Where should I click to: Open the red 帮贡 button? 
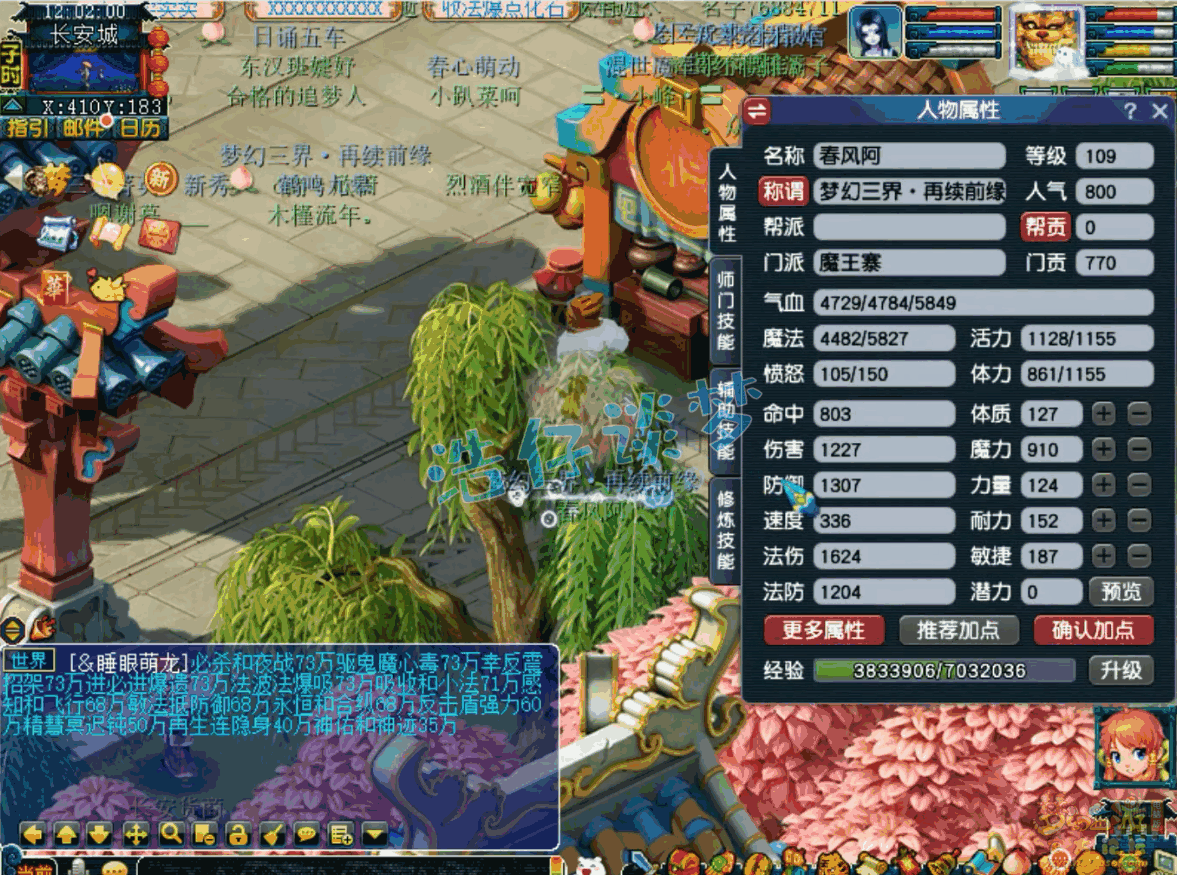point(1045,227)
